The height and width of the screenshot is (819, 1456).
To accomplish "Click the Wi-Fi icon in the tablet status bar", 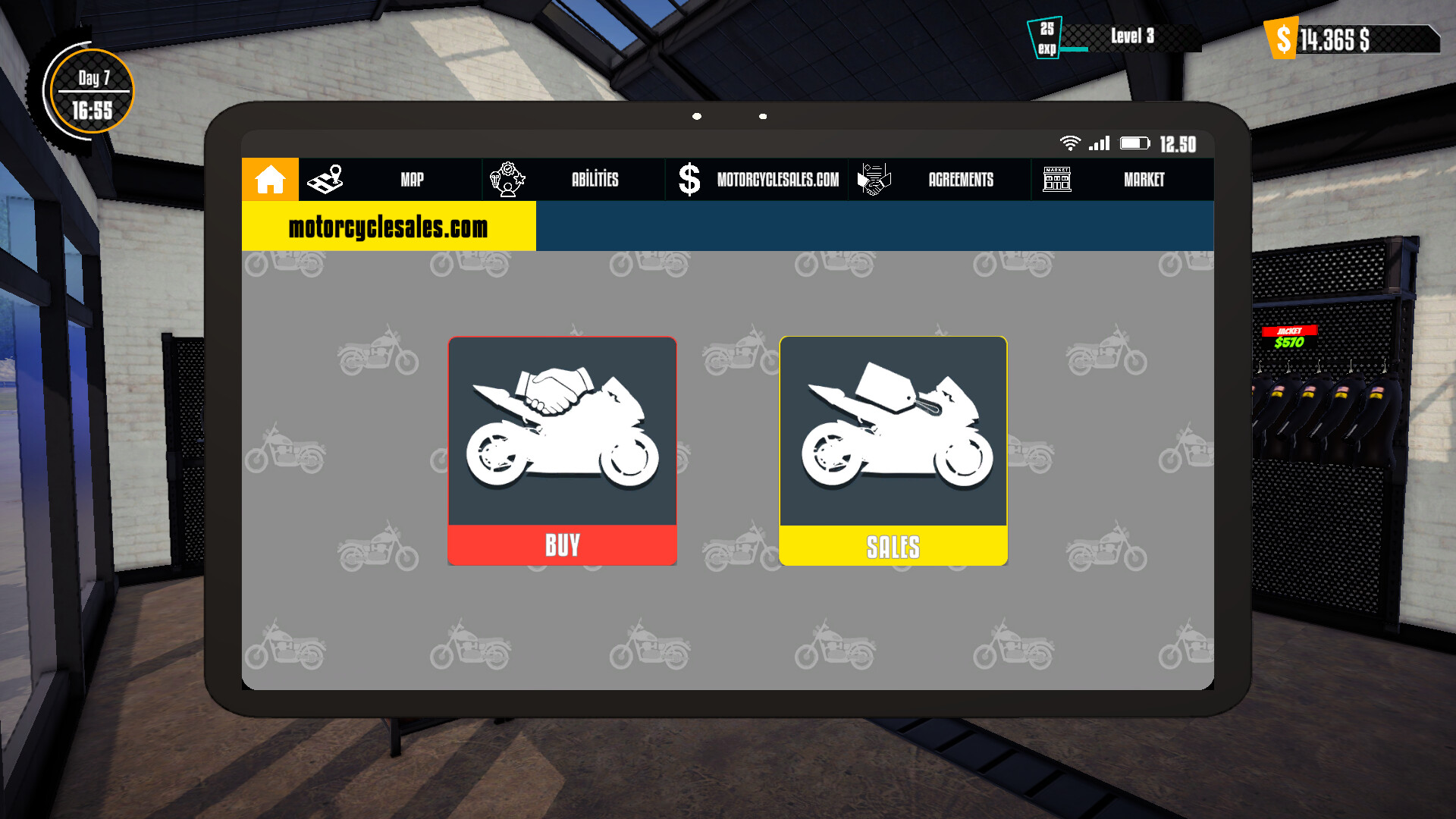I will pyautogui.click(x=1070, y=143).
